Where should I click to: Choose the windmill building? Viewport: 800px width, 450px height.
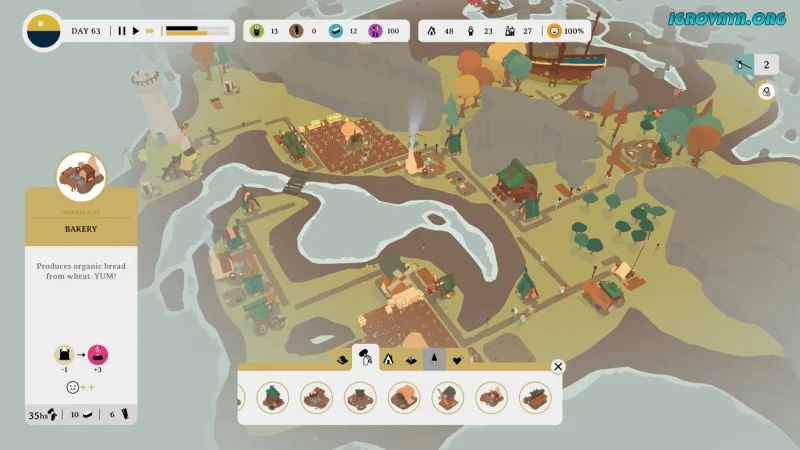pyautogui.click(x=447, y=397)
